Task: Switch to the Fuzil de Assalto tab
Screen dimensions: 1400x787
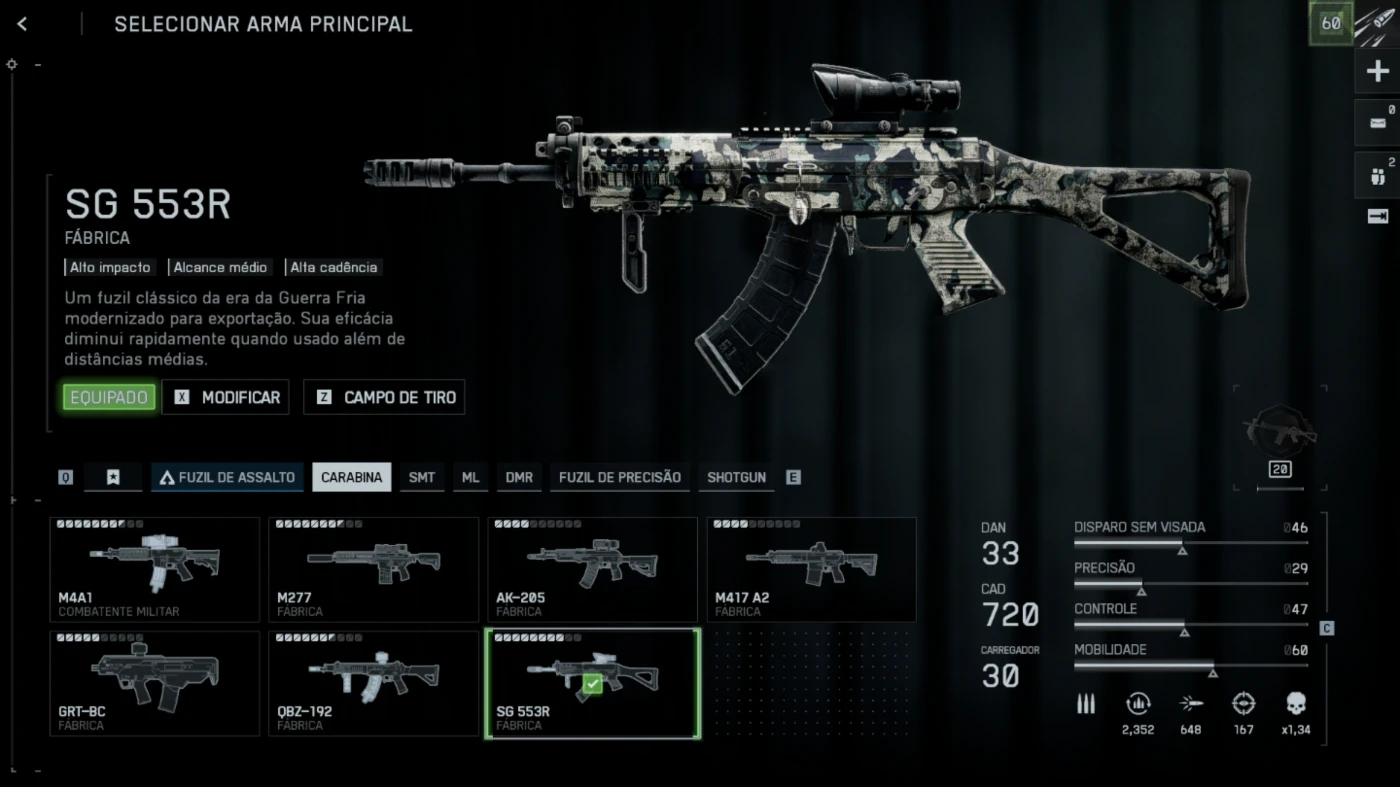Action: (x=228, y=477)
